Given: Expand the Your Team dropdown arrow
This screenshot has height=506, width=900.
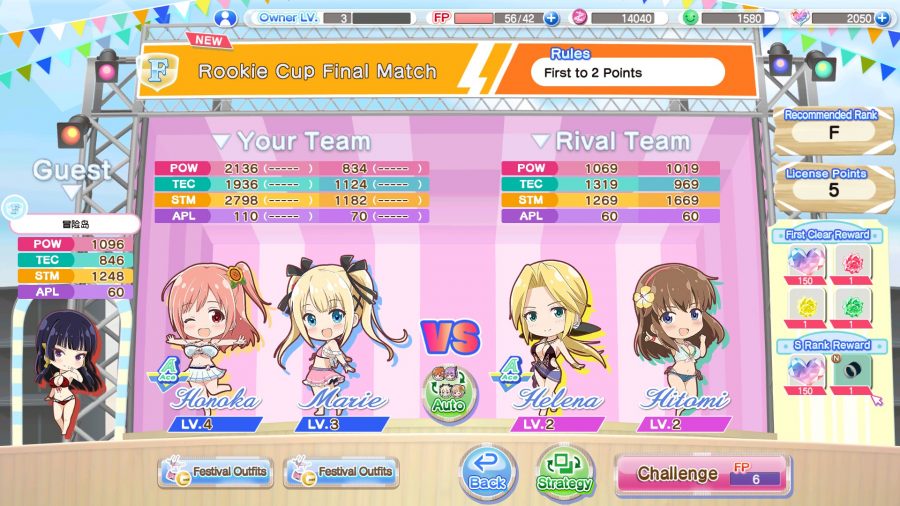Looking at the screenshot, I should point(221,142).
